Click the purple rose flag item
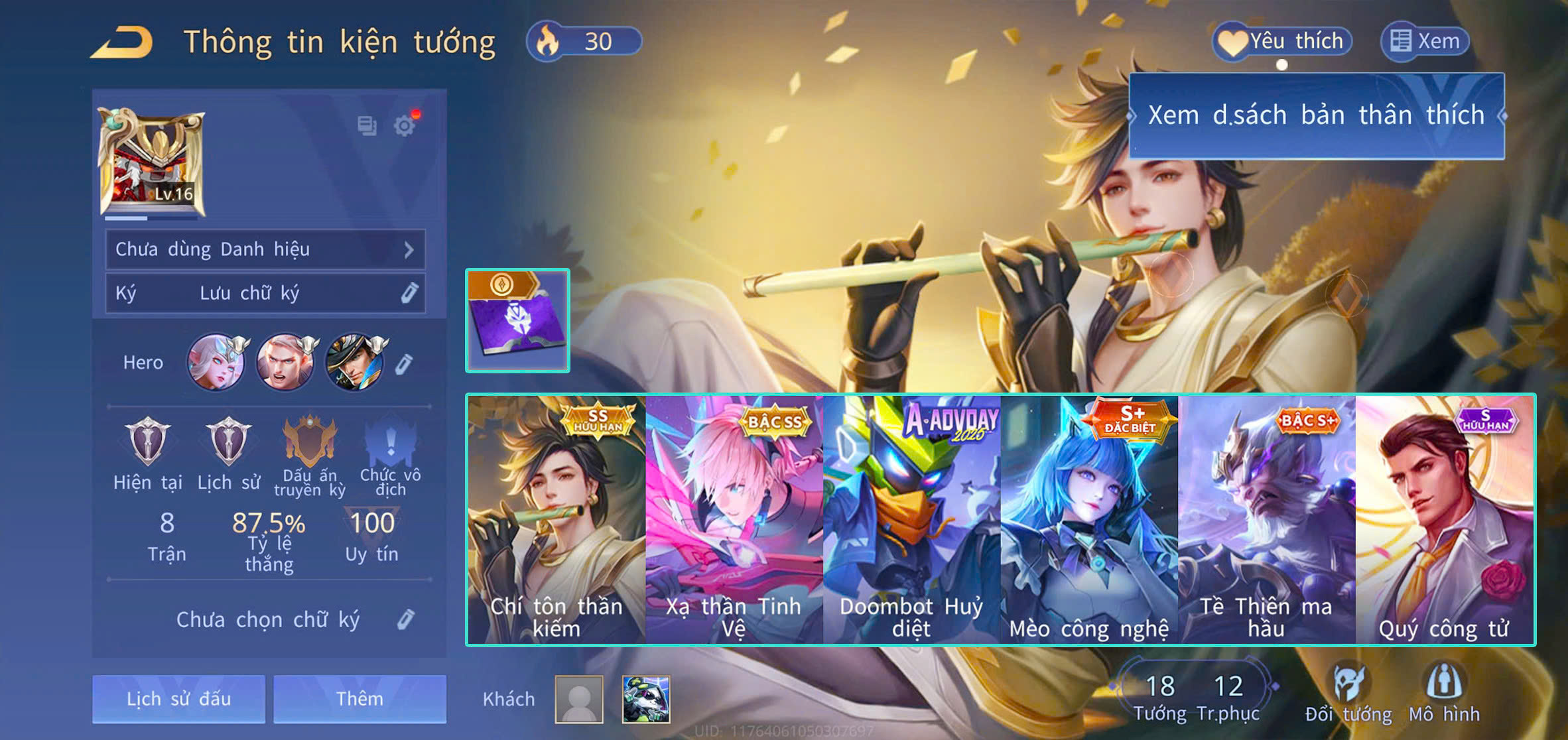The image size is (1568, 740). [517, 320]
